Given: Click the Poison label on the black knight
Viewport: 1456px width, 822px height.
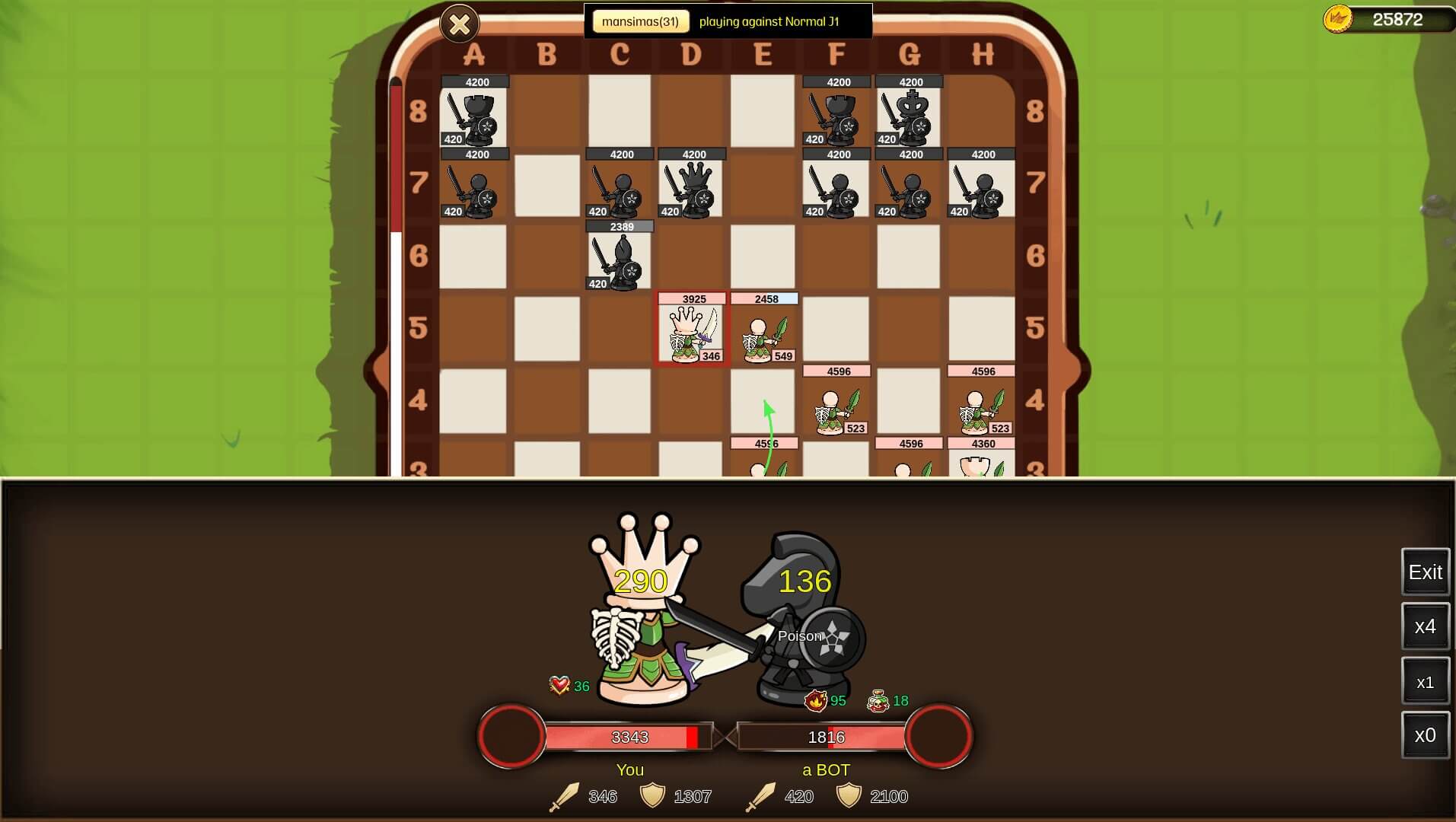Looking at the screenshot, I should click(799, 636).
